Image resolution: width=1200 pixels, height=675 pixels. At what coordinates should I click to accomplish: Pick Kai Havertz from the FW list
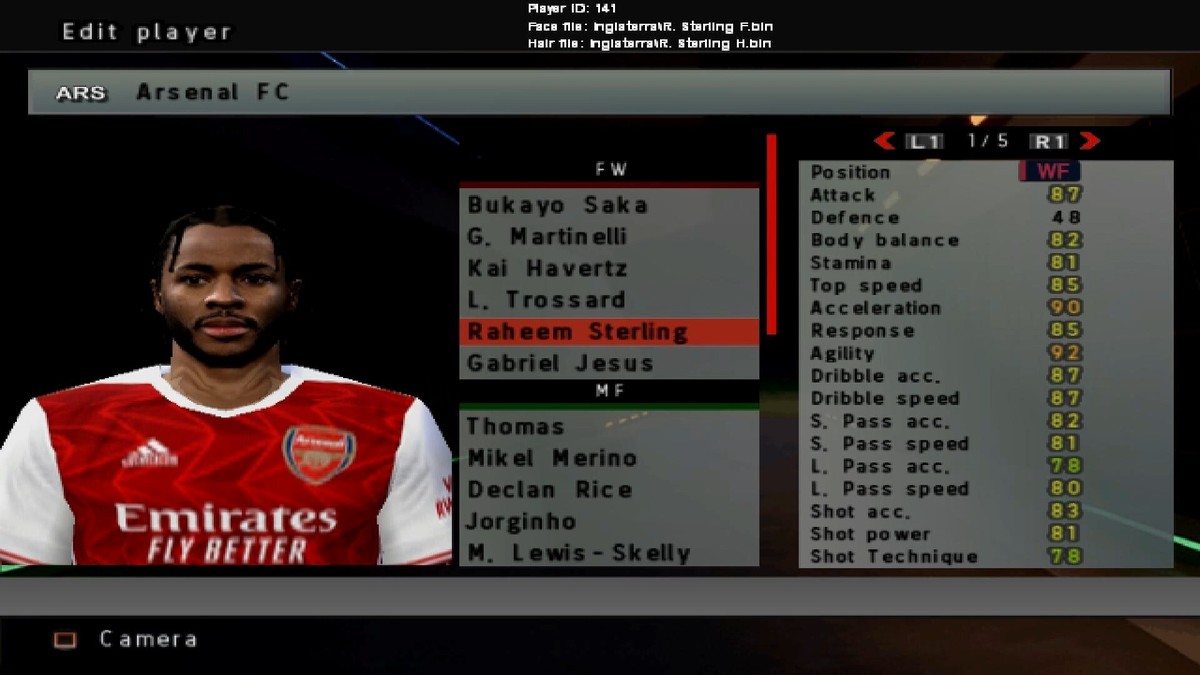click(547, 269)
